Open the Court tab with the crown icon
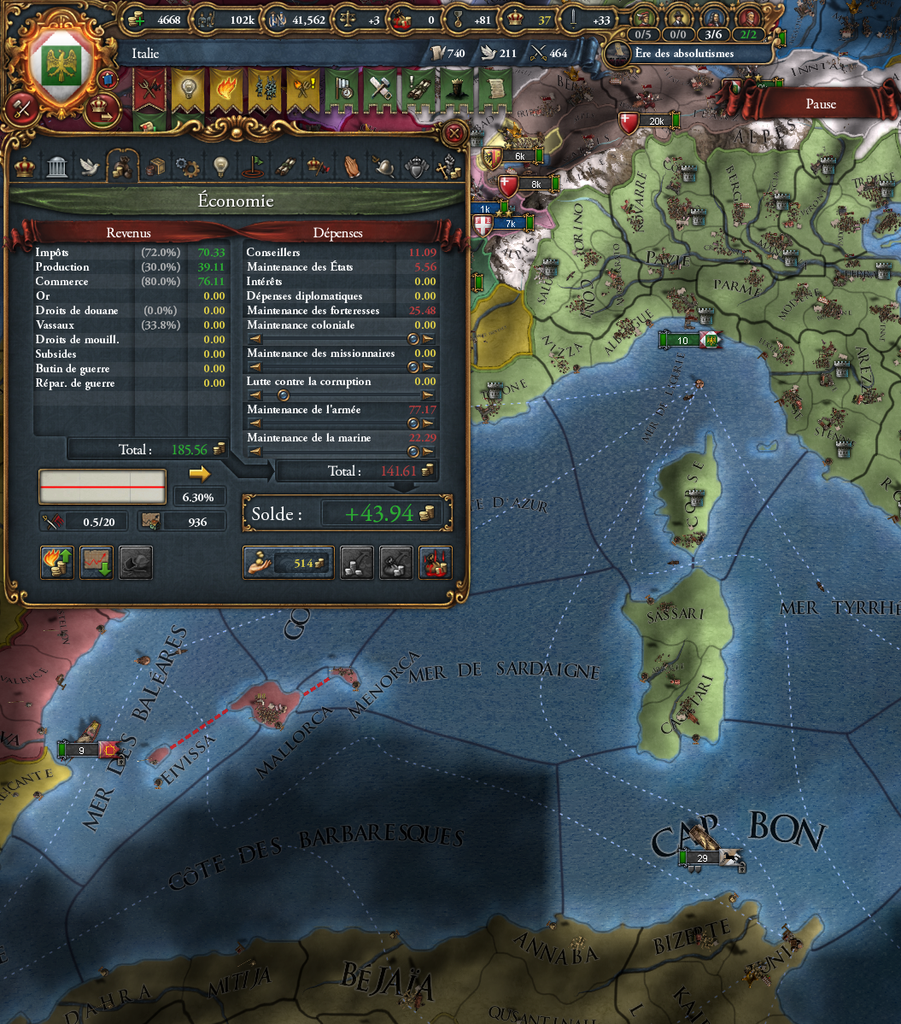901x1024 pixels. coord(25,167)
